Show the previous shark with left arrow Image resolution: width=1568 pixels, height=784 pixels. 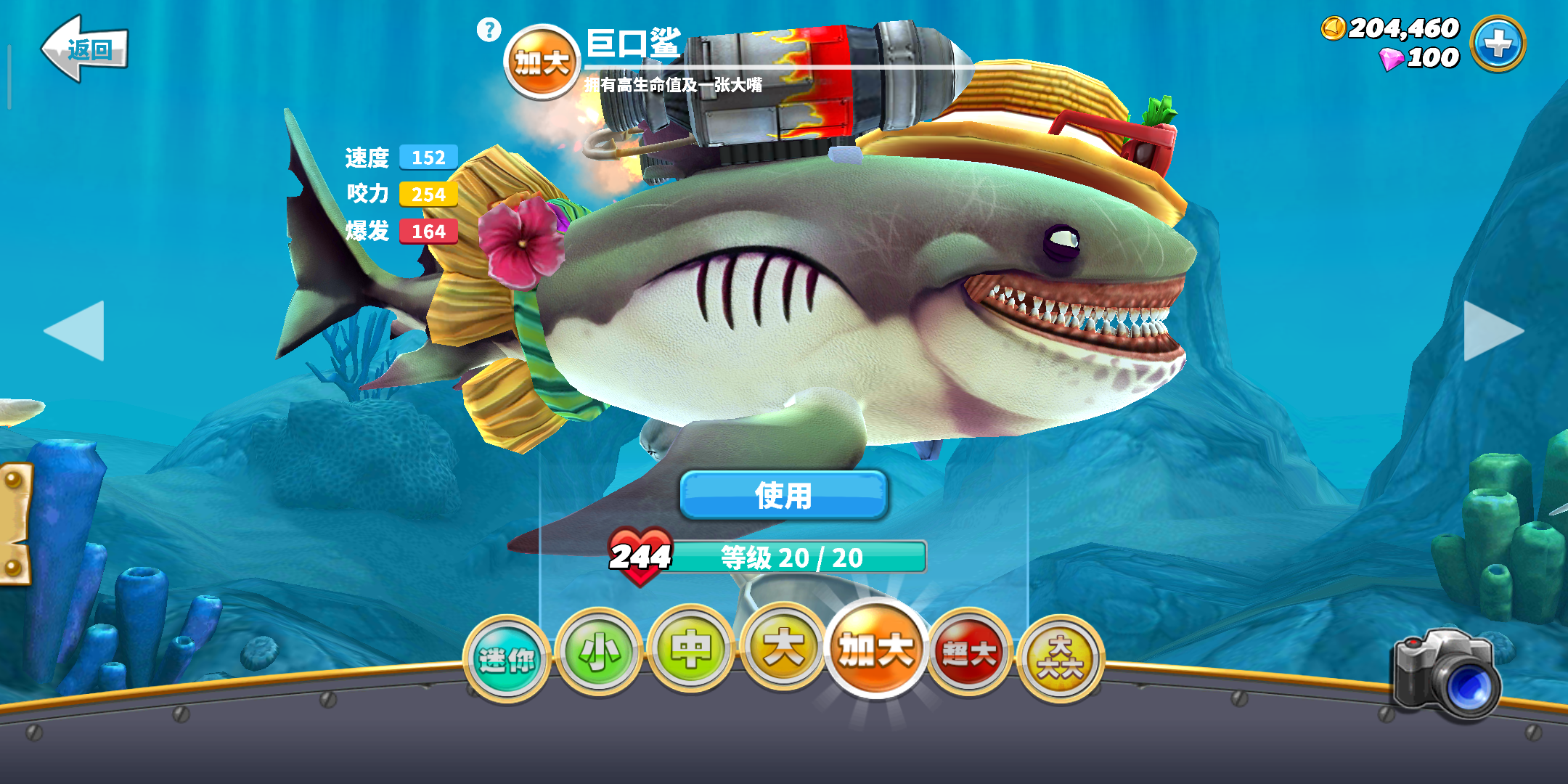click(x=75, y=330)
